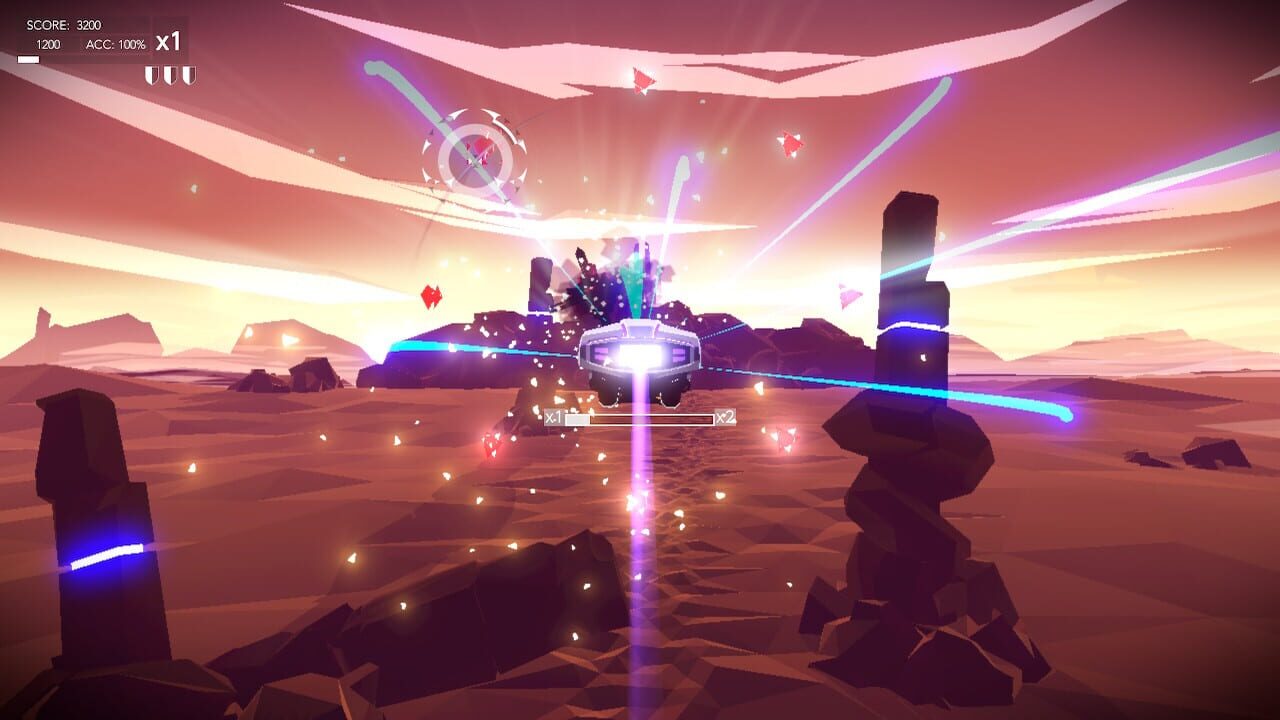Click the x1 label at the bar's left end

(556, 418)
